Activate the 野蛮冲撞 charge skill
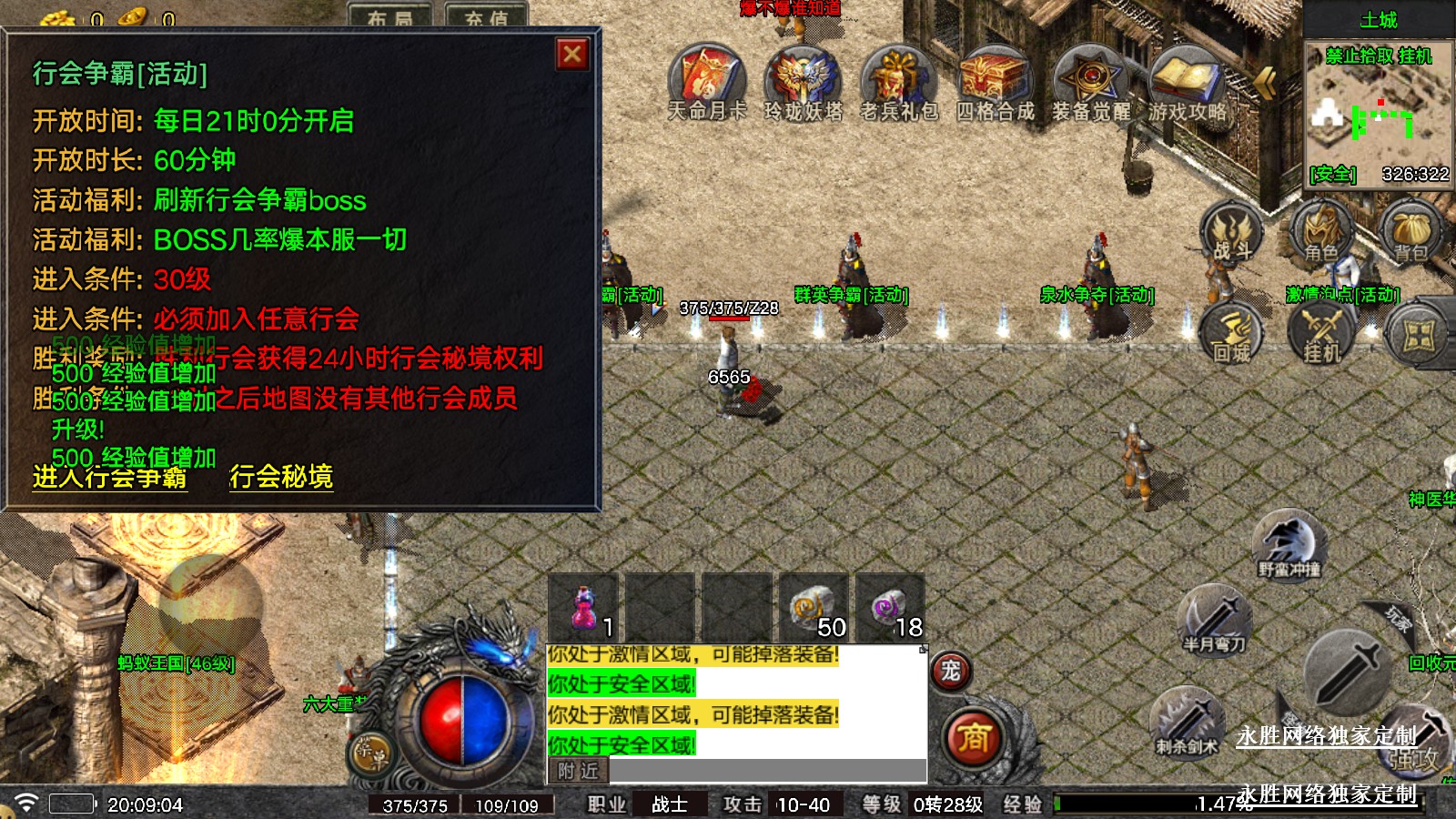The height and width of the screenshot is (819, 1456). click(x=1289, y=544)
